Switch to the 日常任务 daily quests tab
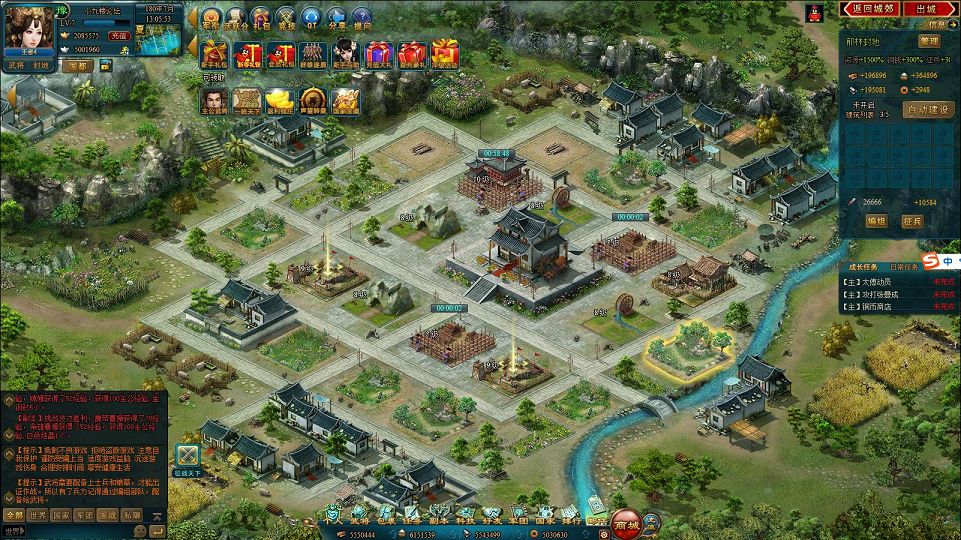Image resolution: width=961 pixels, height=540 pixels. click(x=904, y=267)
